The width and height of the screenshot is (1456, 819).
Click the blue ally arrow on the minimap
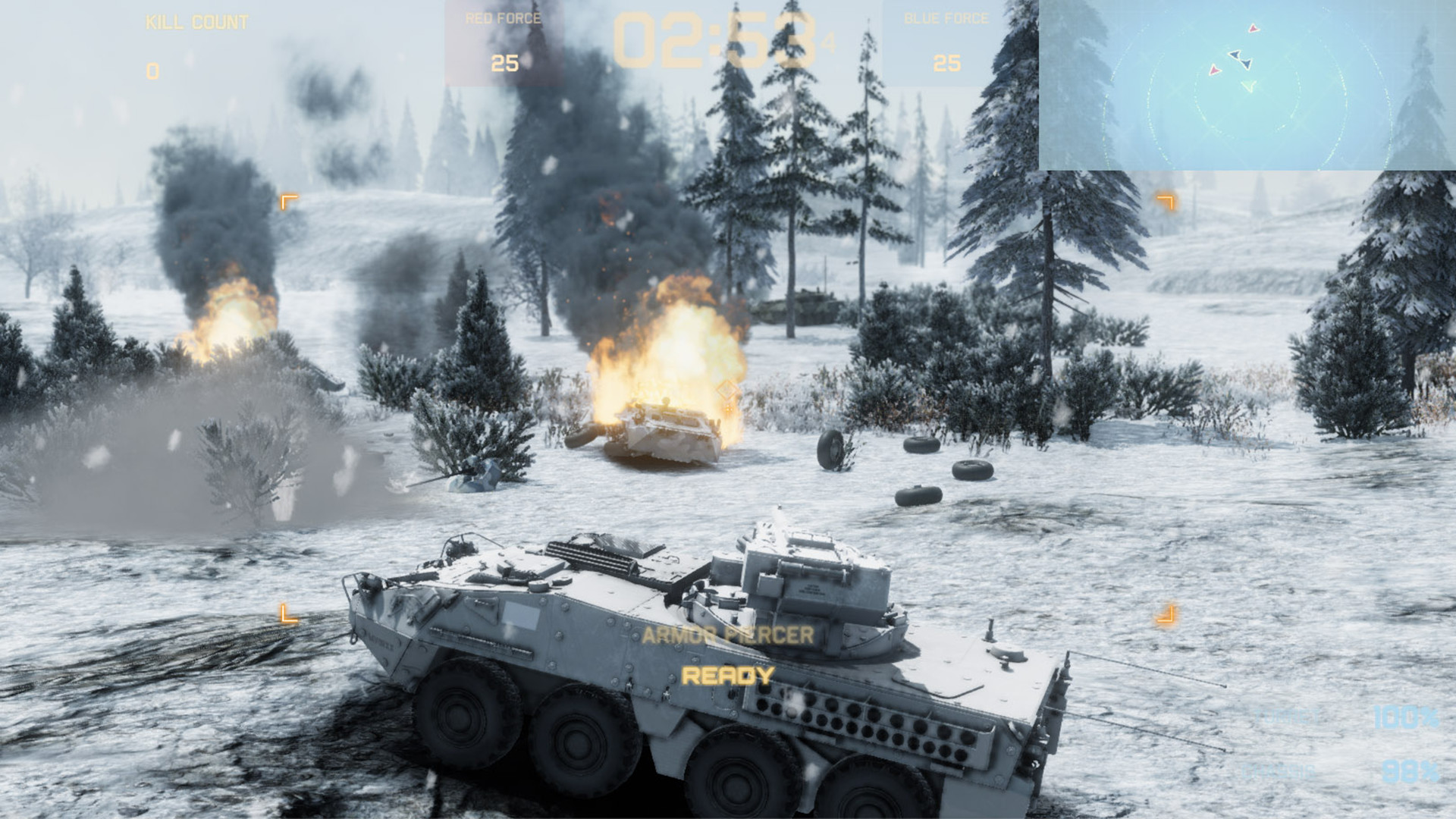1236,55
